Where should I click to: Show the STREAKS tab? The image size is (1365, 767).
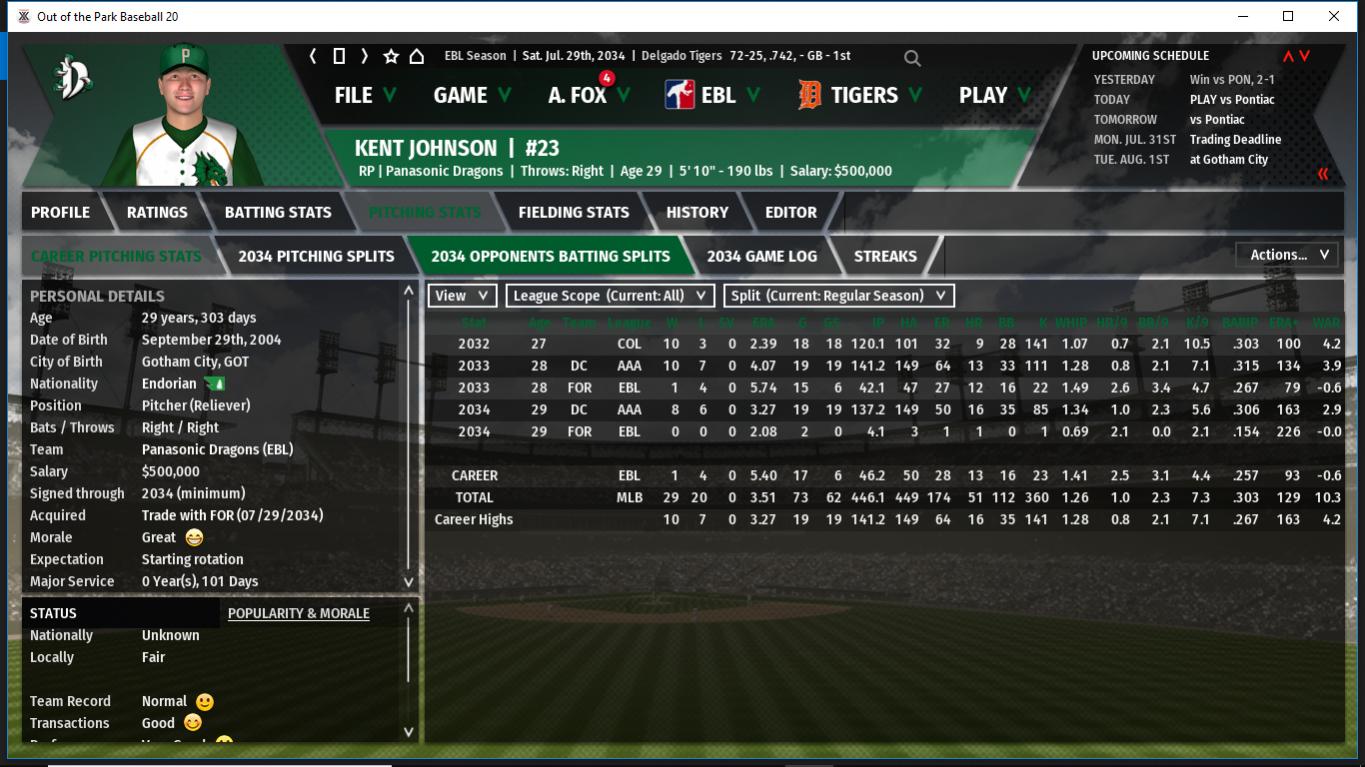click(885, 256)
